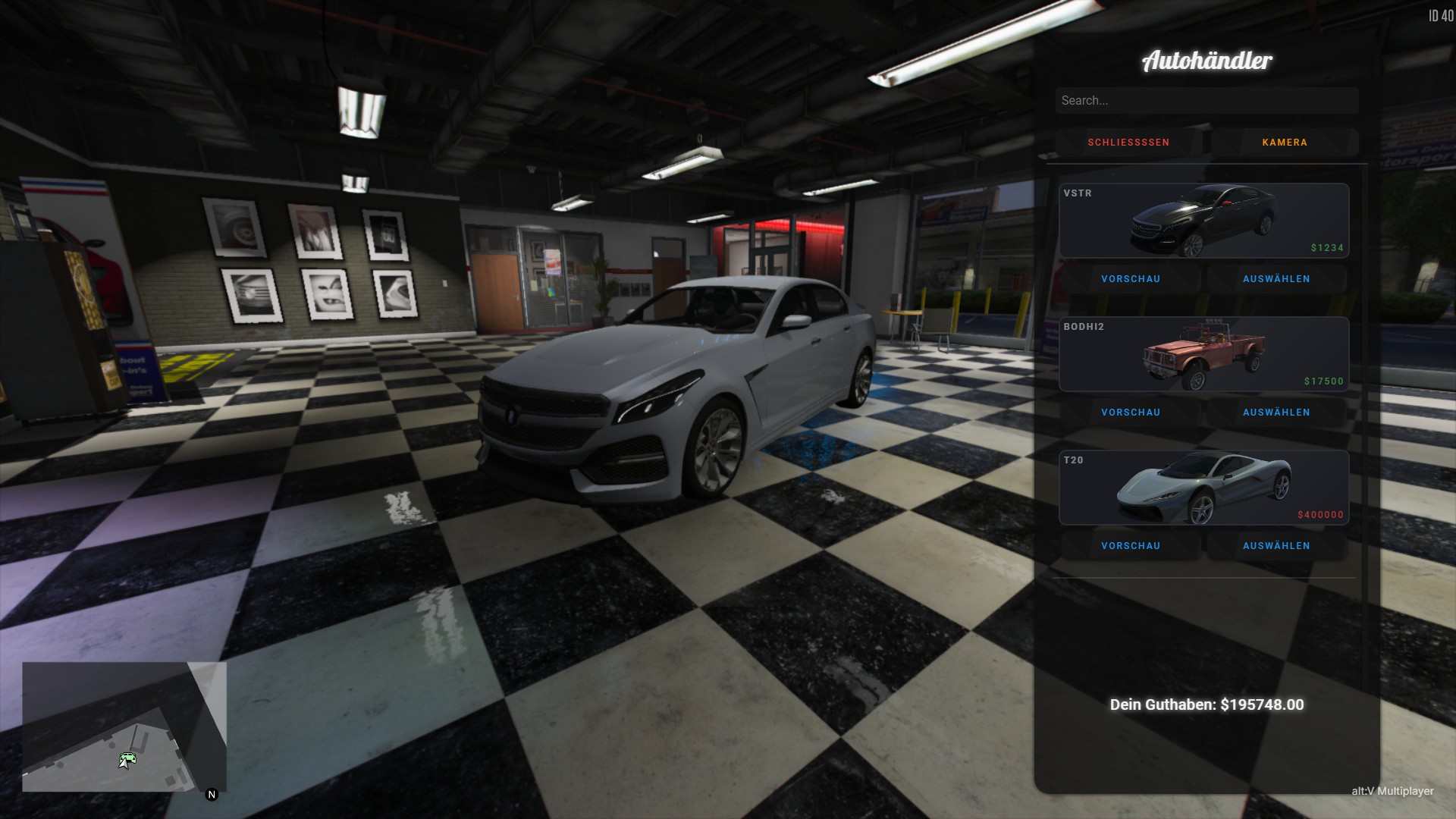Screen dimensions: 1456x819
Task: Pick the T20 with AUSWÄHLEN
Action: coord(1276,546)
